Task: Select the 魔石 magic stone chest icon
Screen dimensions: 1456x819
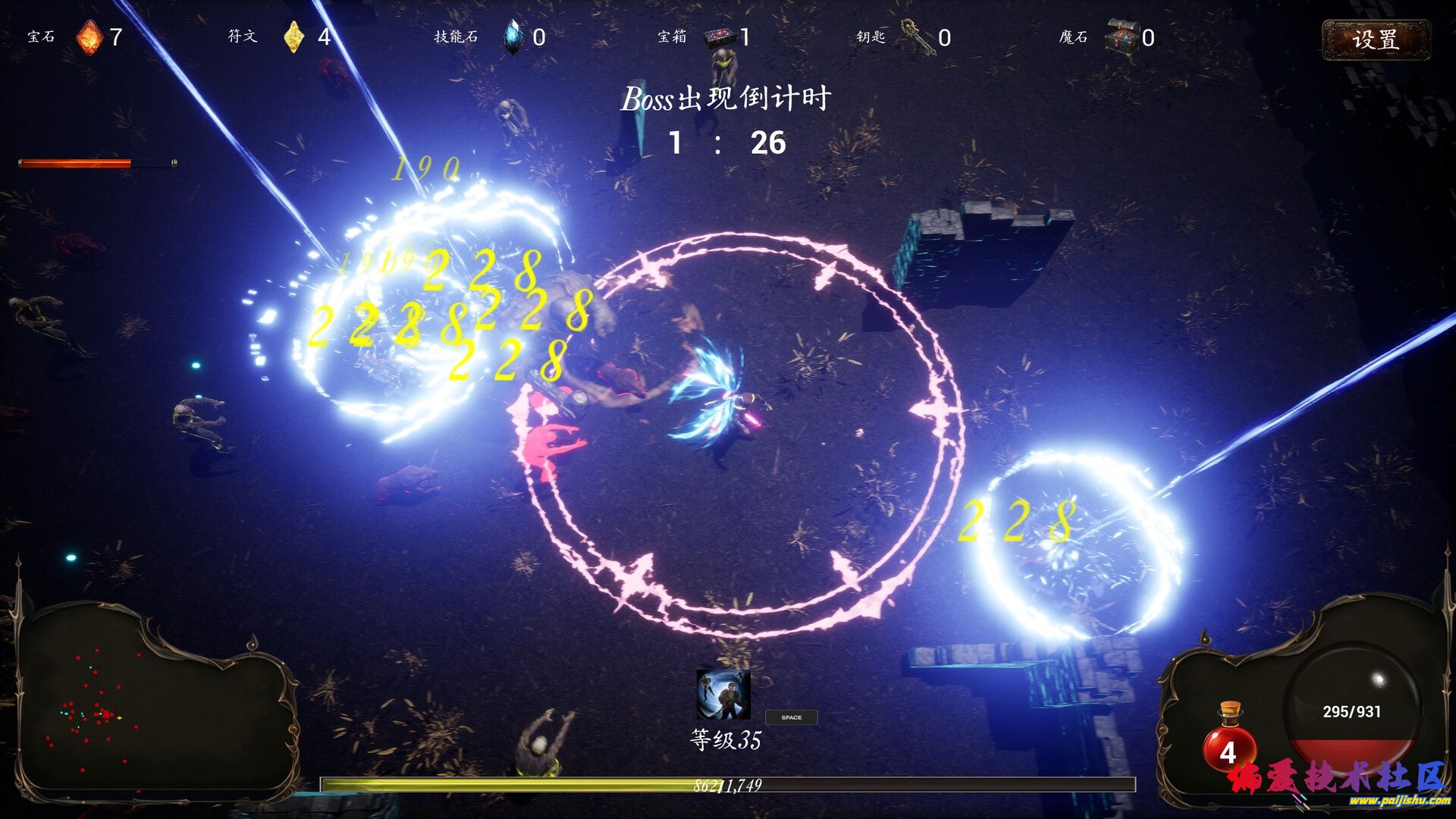Action: [1122, 37]
